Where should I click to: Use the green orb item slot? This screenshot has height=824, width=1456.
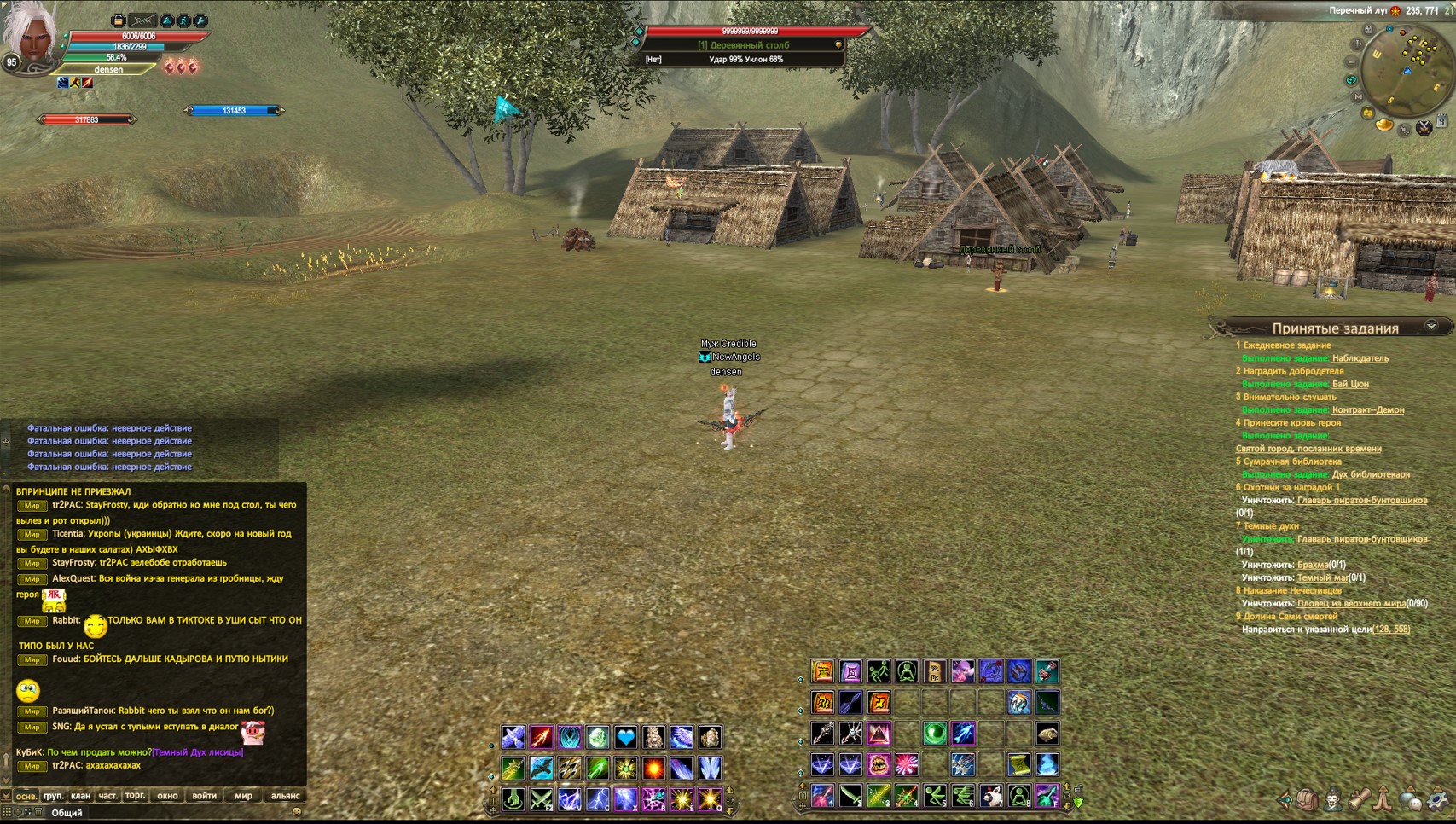tap(934, 733)
